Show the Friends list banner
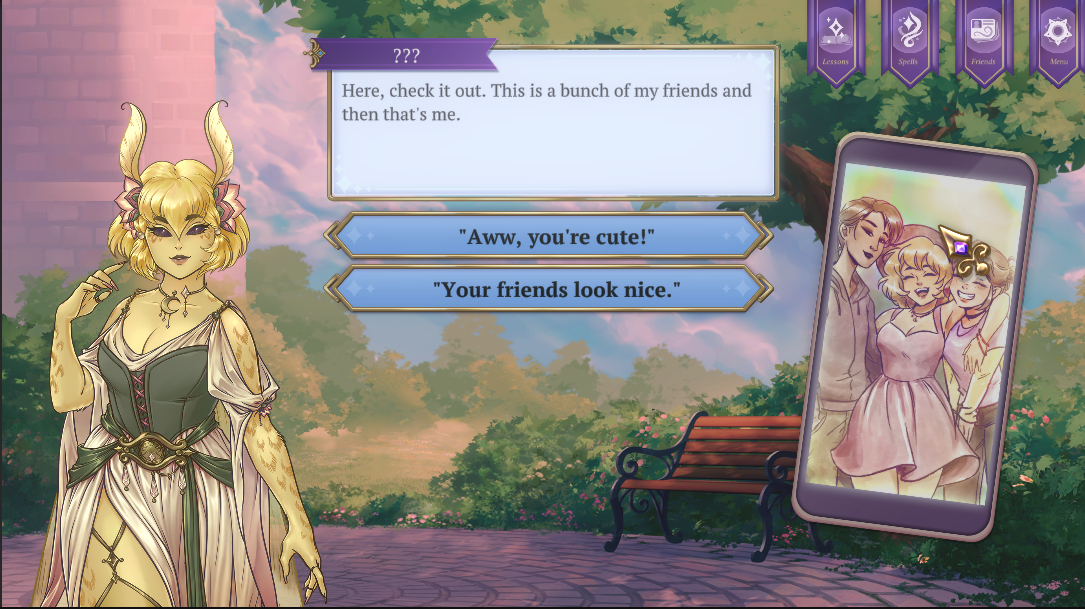 pos(983,38)
